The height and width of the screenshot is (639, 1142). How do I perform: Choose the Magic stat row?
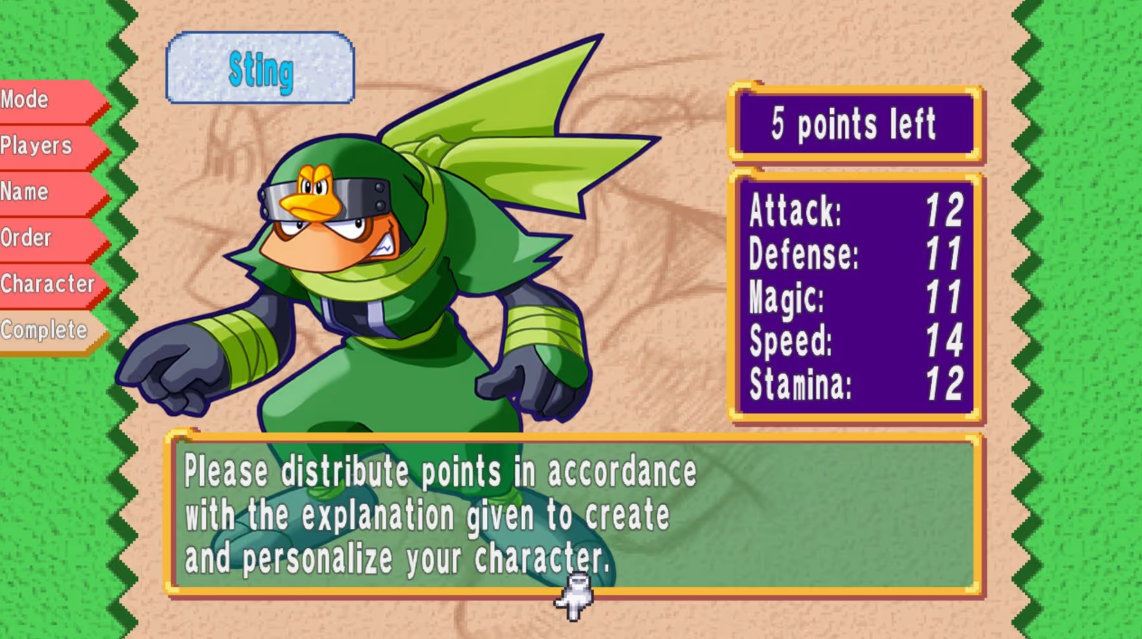(856, 298)
